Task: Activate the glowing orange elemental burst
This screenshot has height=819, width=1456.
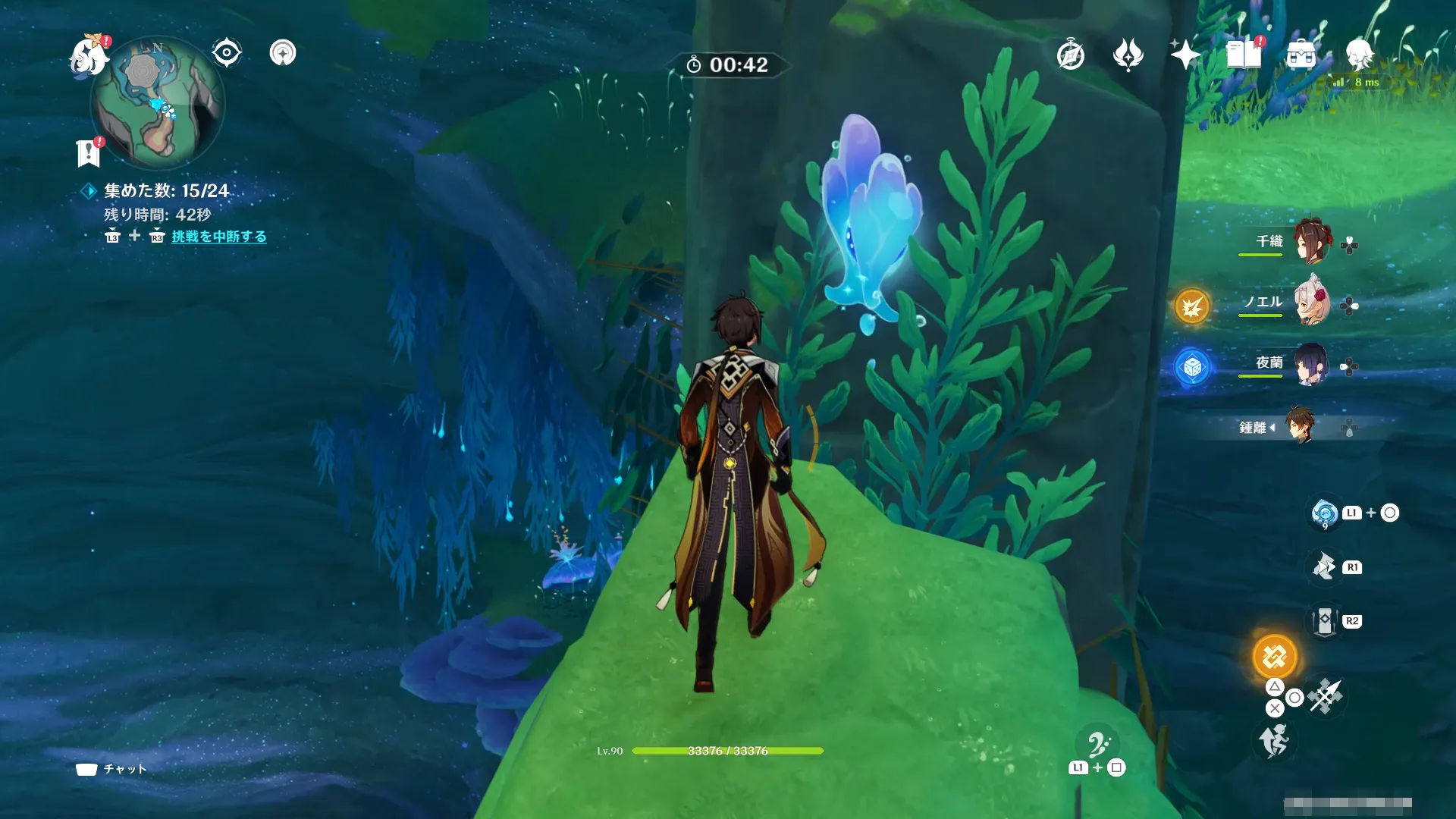Action: click(x=1275, y=657)
